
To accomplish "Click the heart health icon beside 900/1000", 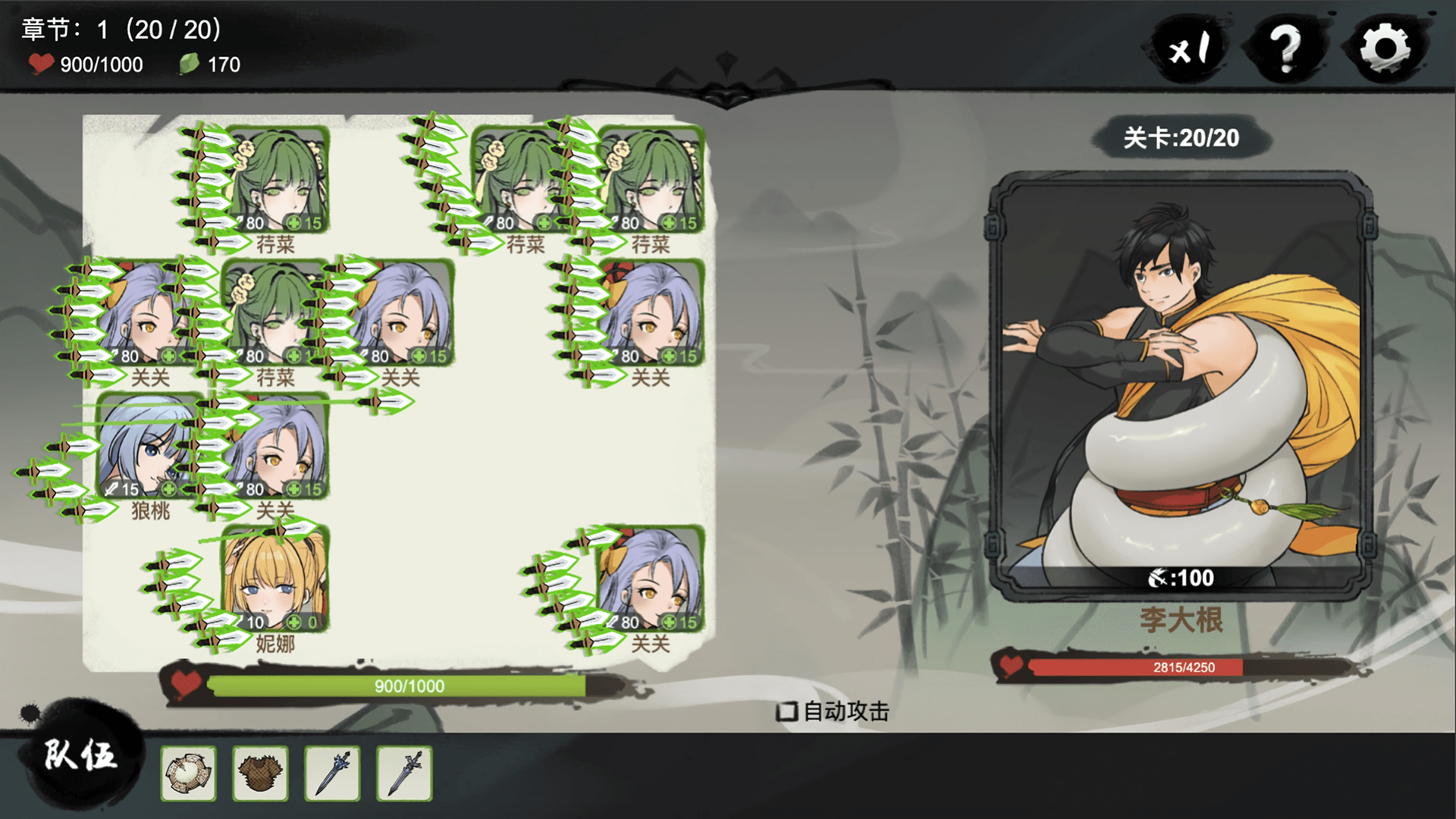I will coord(43,64).
